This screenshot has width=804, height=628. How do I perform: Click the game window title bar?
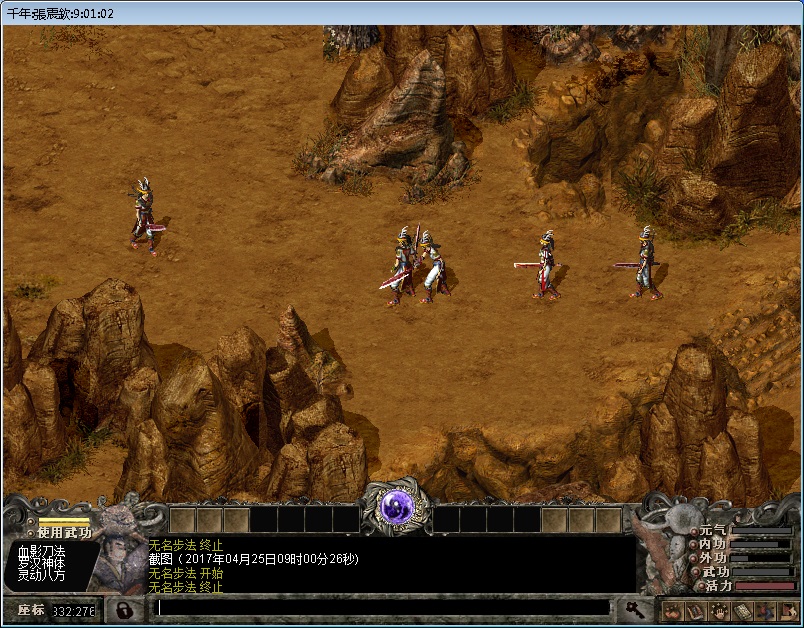tap(400, 13)
